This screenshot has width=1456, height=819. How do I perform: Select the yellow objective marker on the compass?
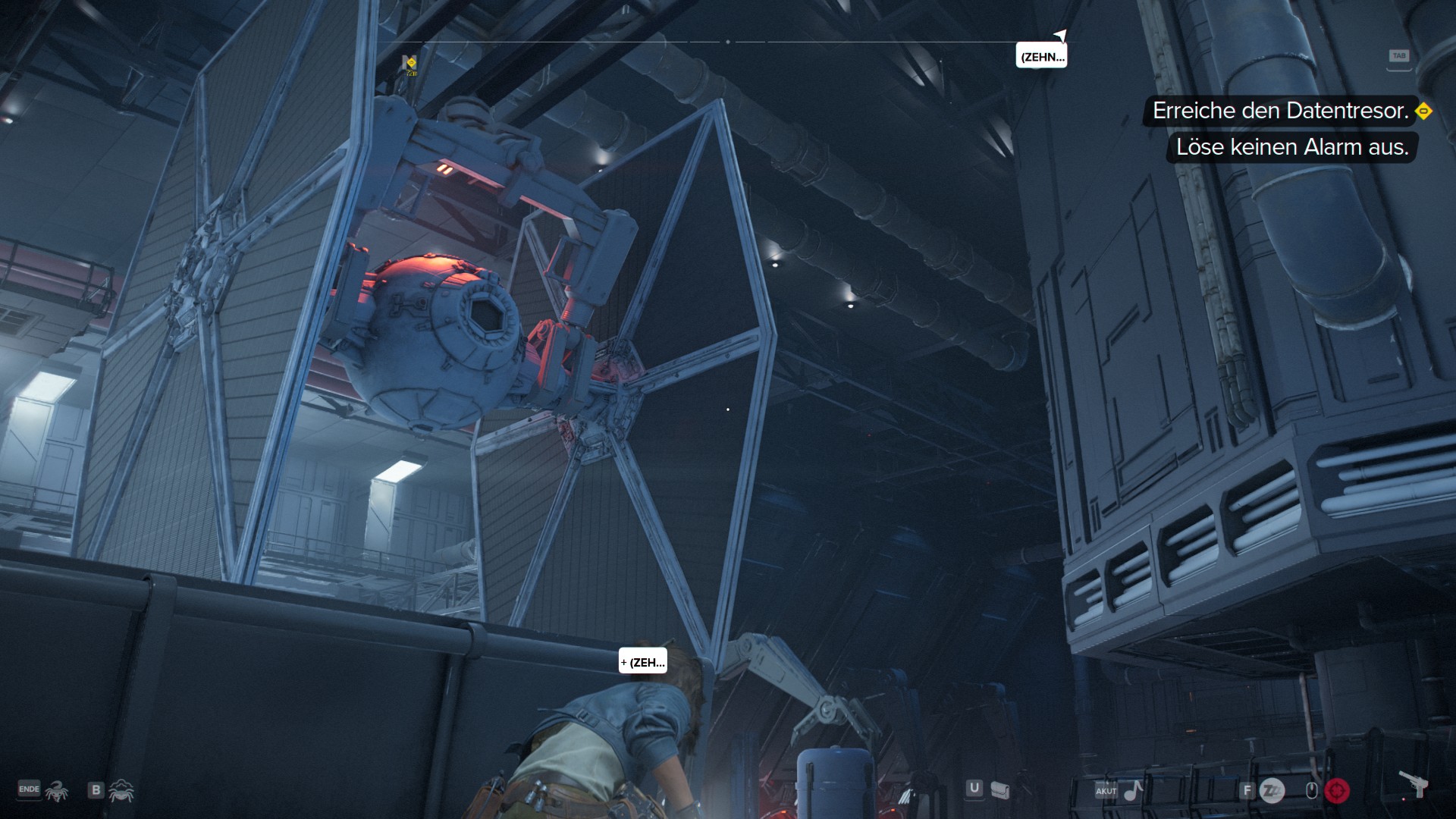point(411,63)
